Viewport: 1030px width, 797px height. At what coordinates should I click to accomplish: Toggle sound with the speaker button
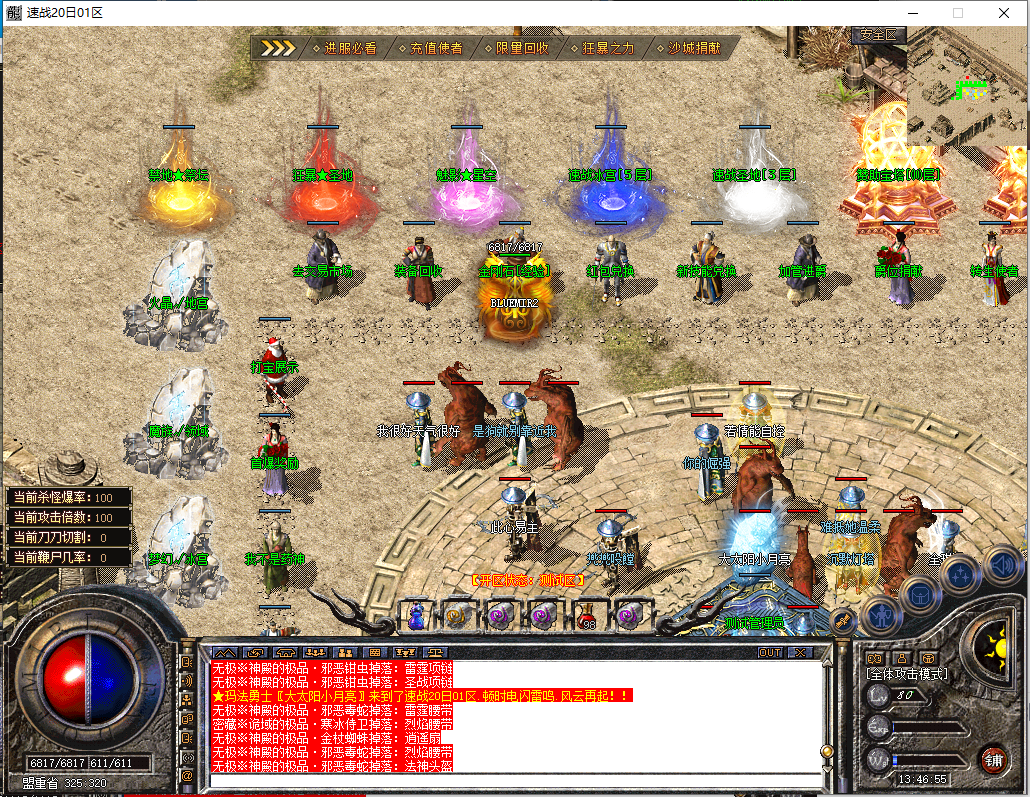tap(1000, 565)
